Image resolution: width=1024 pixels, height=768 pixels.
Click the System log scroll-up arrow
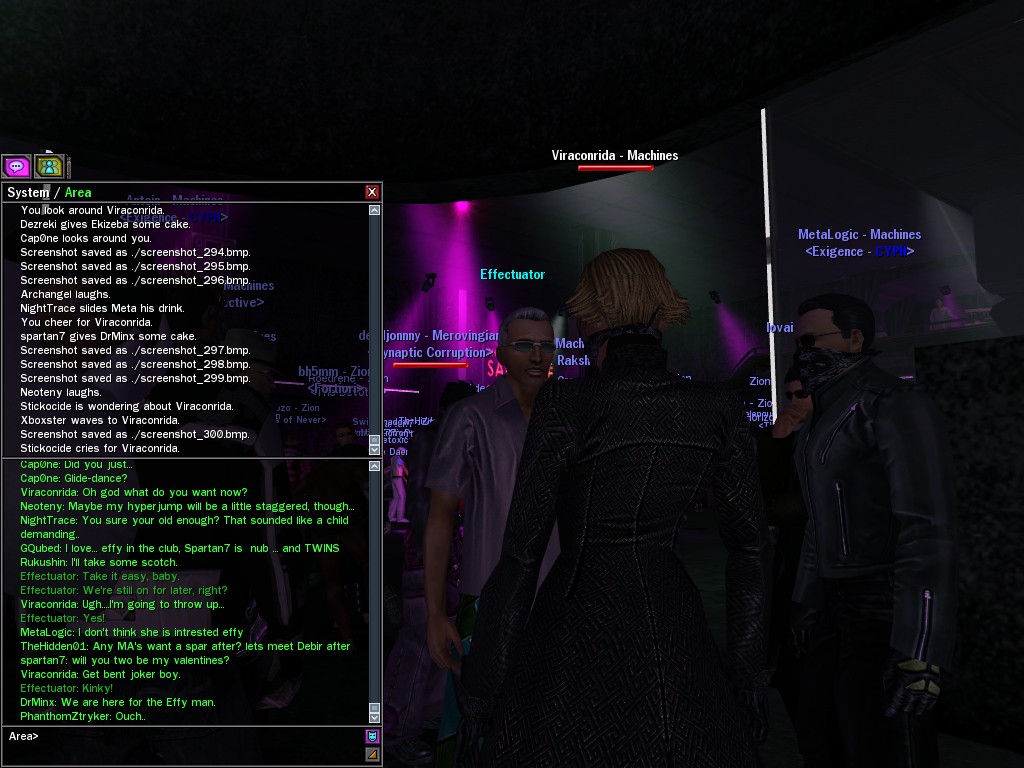(375, 210)
